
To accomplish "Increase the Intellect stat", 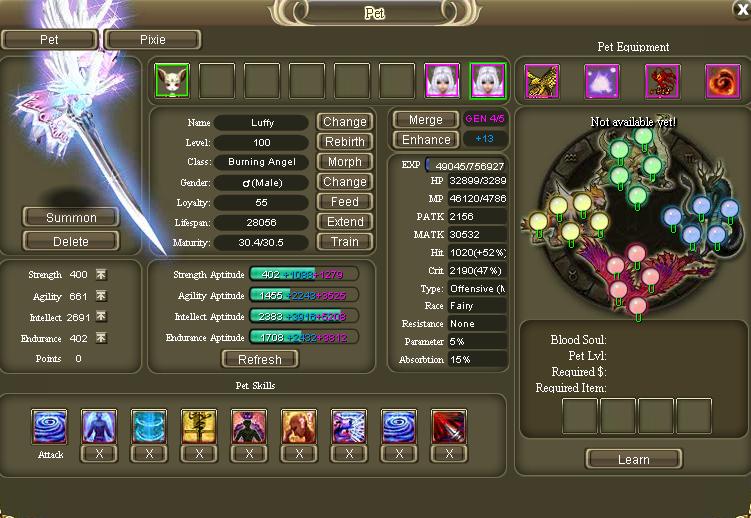I will (101, 317).
